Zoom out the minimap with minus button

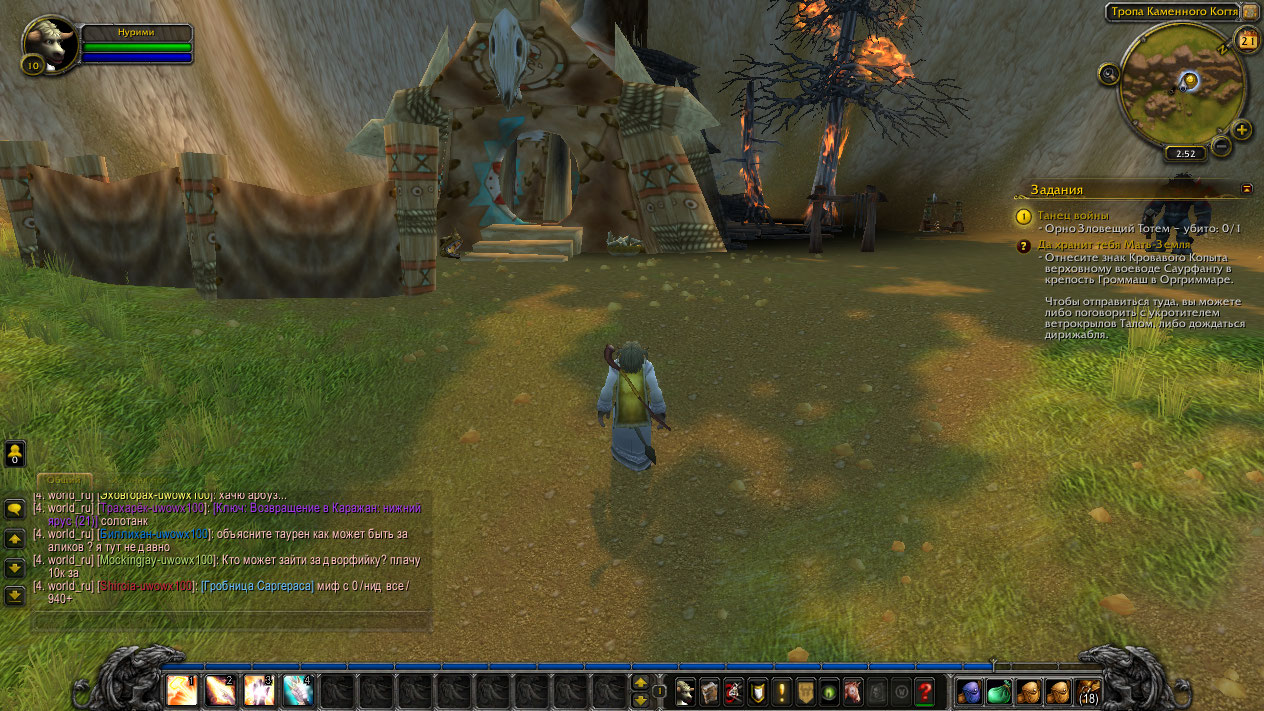tap(1221, 146)
